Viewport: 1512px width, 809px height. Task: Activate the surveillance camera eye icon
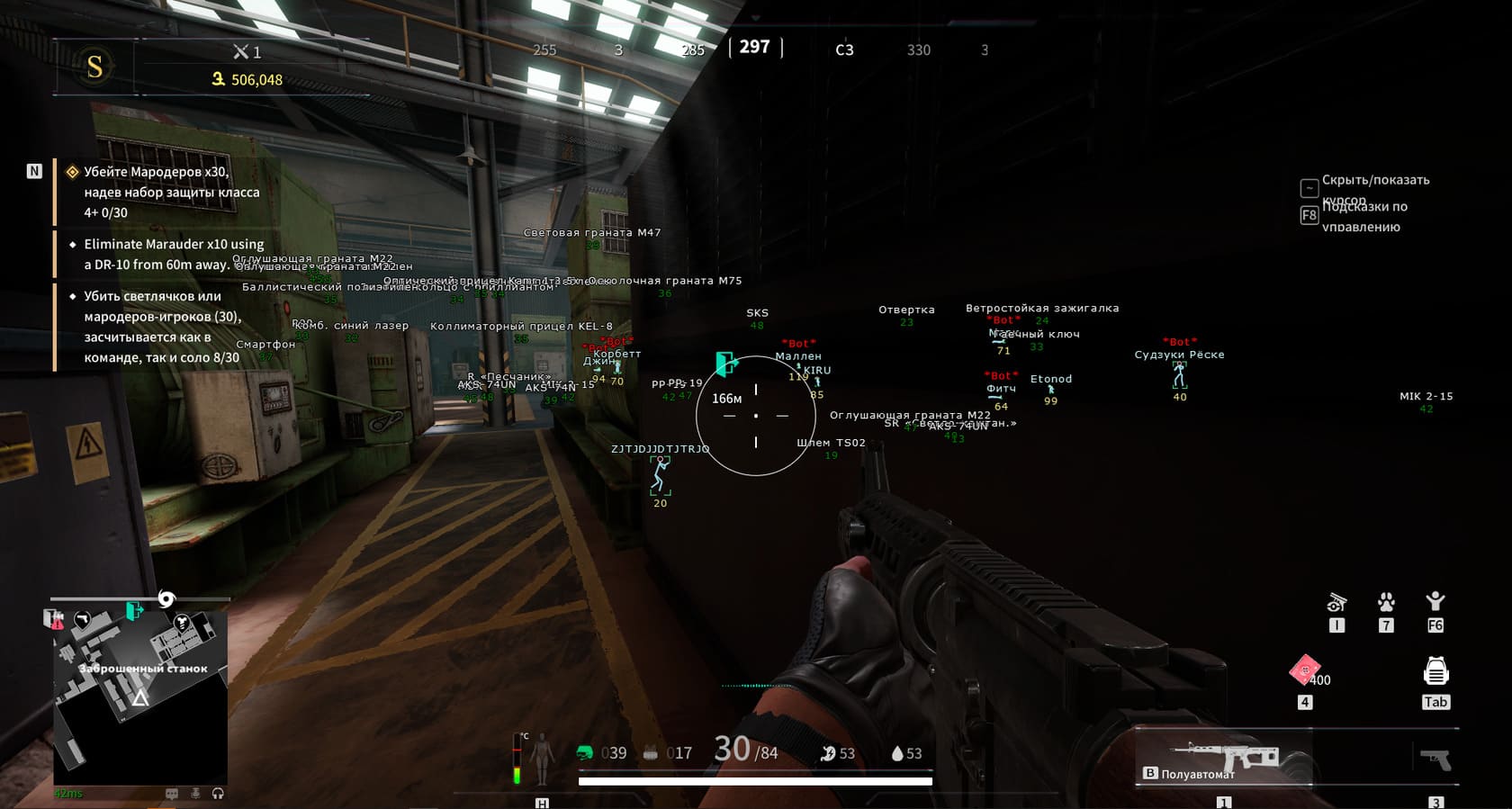tap(1336, 602)
